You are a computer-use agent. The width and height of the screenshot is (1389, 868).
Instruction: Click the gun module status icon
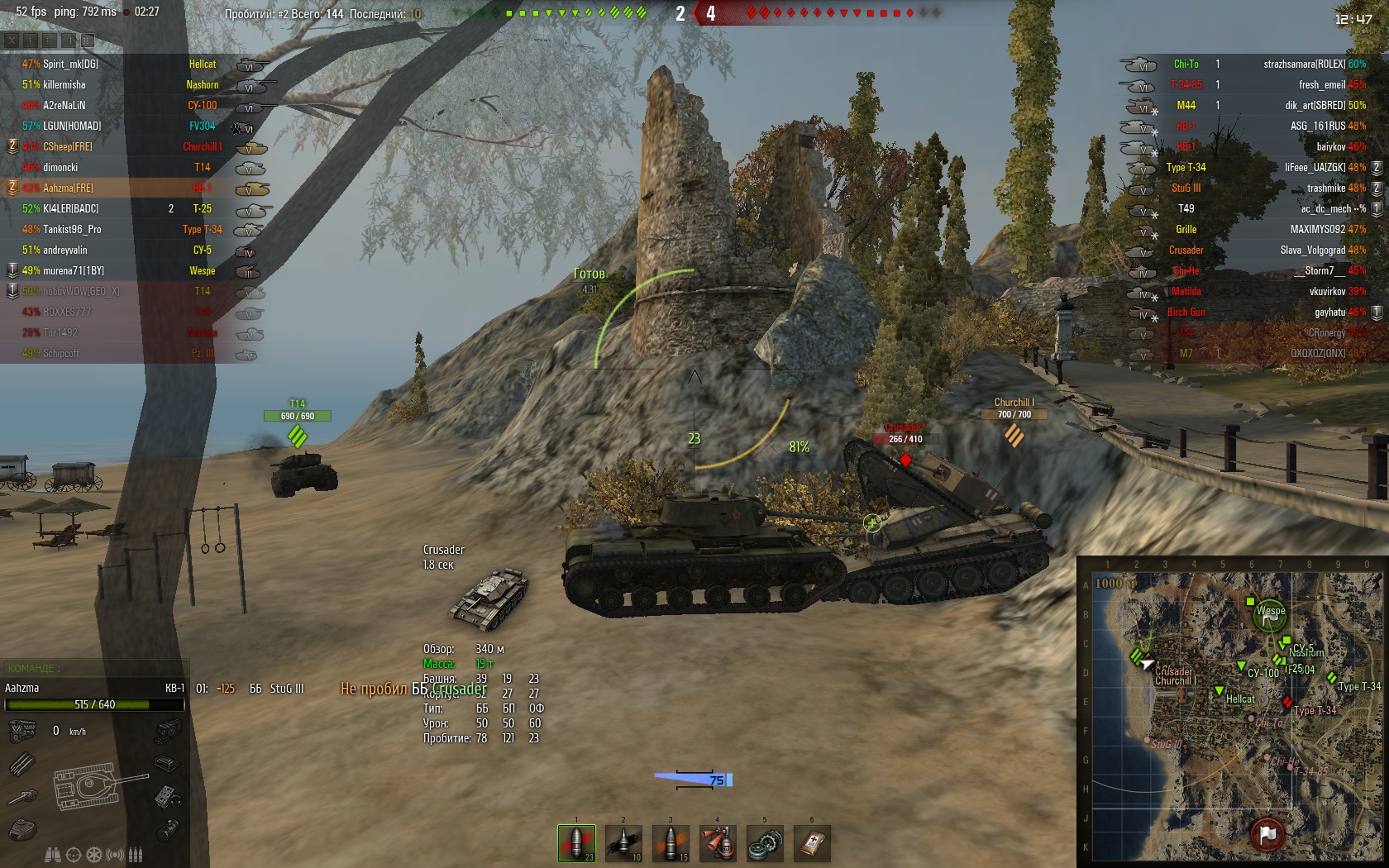[22, 797]
